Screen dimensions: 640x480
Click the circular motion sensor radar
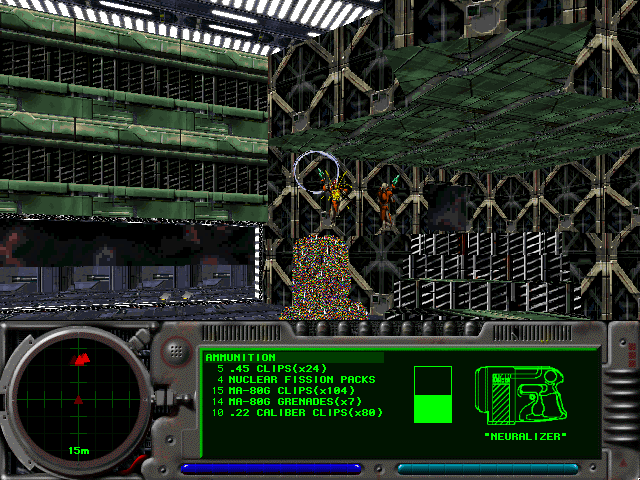pos(77,397)
